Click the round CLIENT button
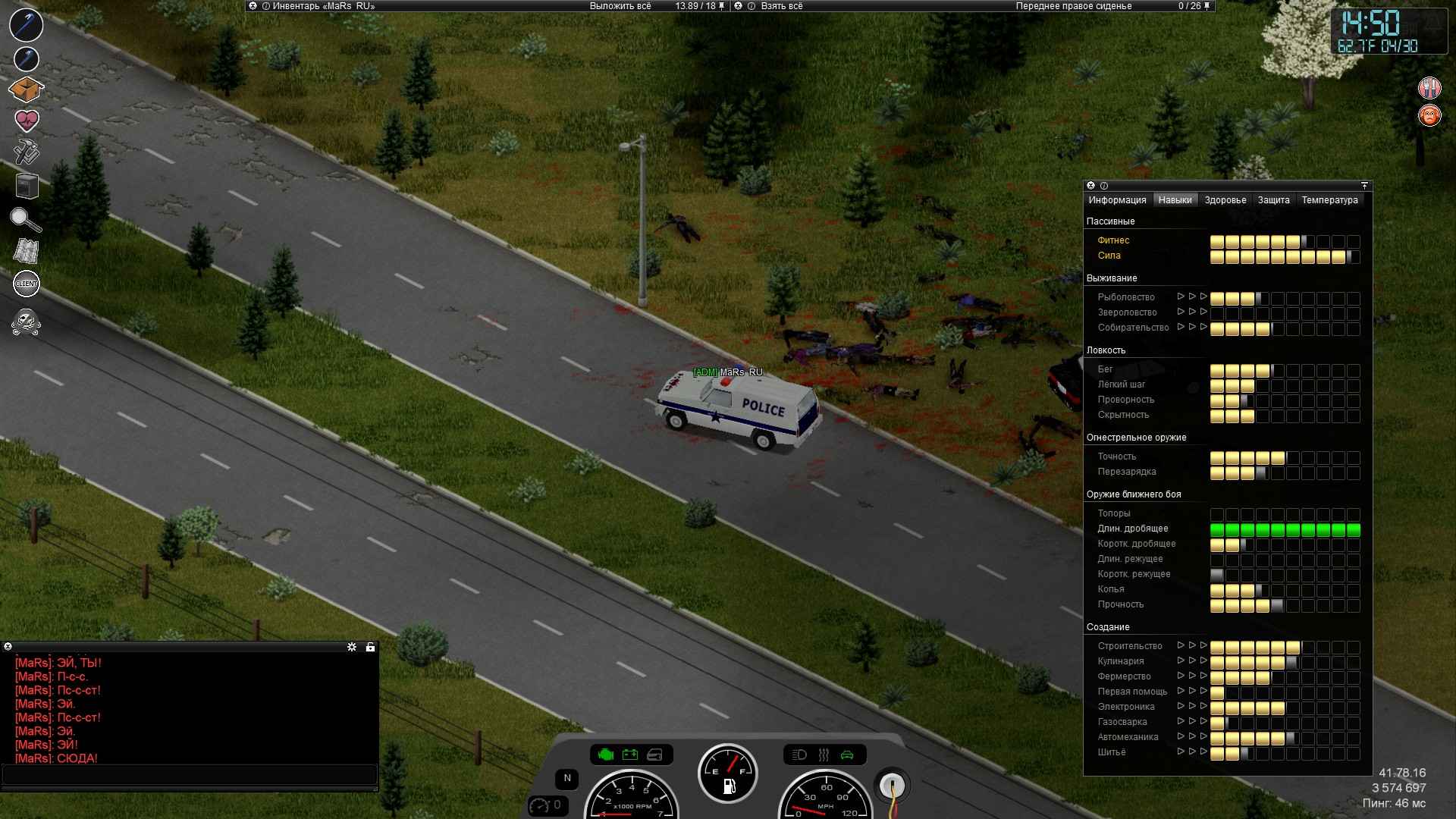This screenshot has width=1456, height=819. coord(27,284)
